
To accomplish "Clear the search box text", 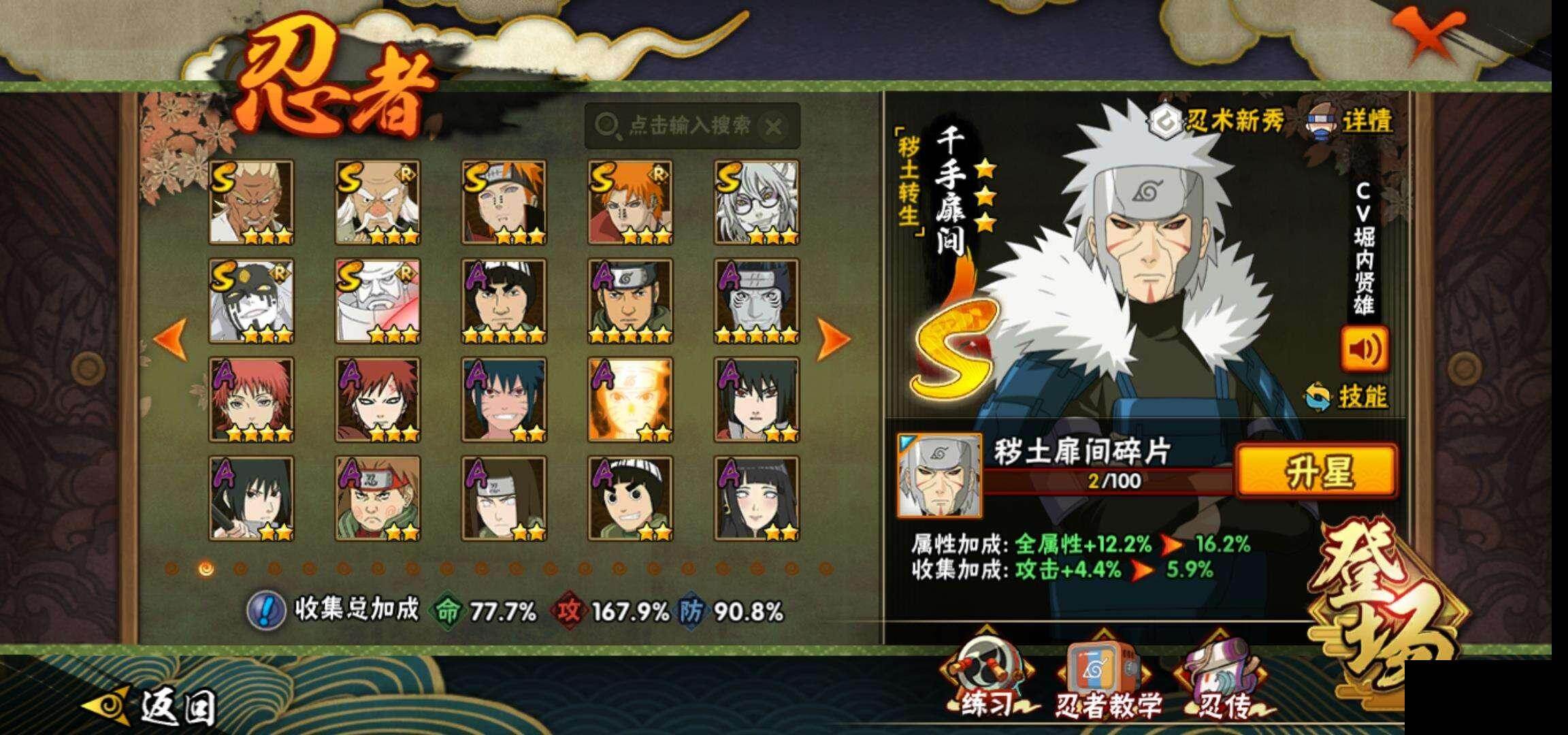I will pos(773,126).
